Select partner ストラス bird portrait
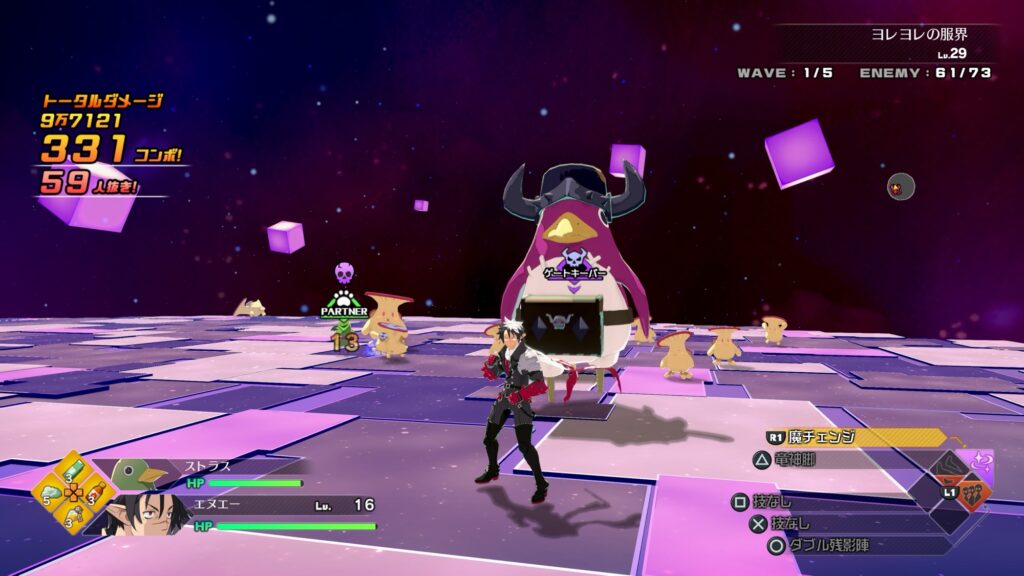This screenshot has height=576, width=1024. coord(135,473)
